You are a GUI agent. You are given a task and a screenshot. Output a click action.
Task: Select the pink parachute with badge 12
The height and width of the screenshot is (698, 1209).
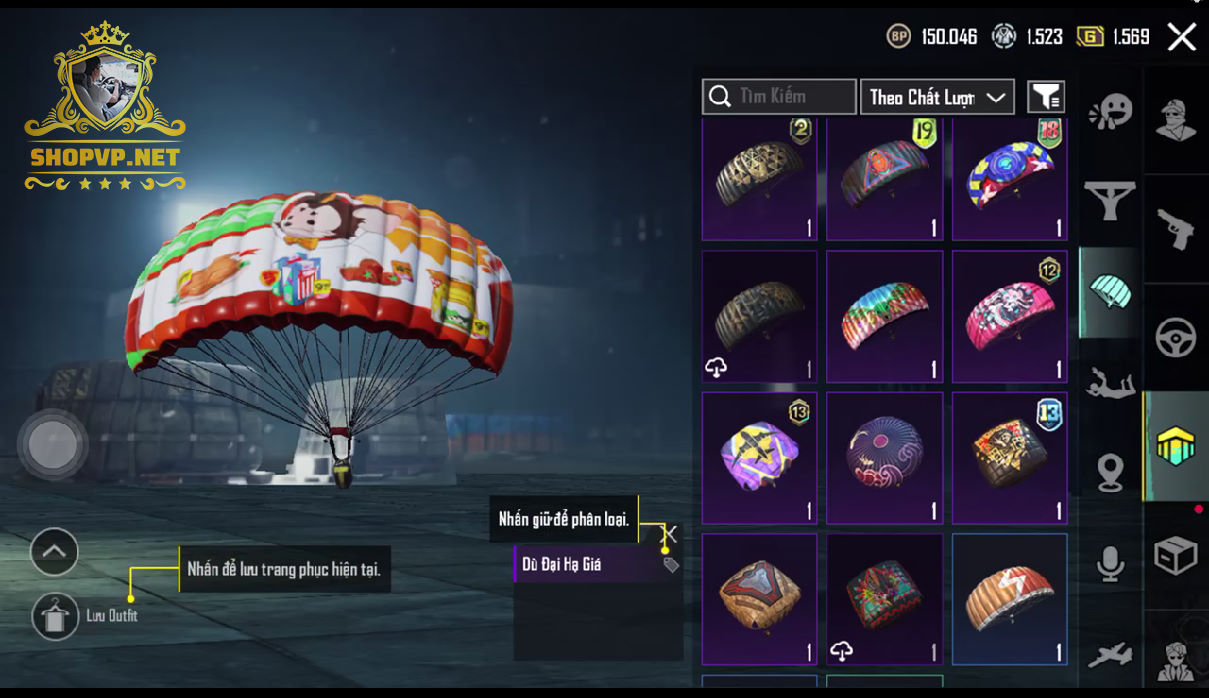(x=1009, y=317)
